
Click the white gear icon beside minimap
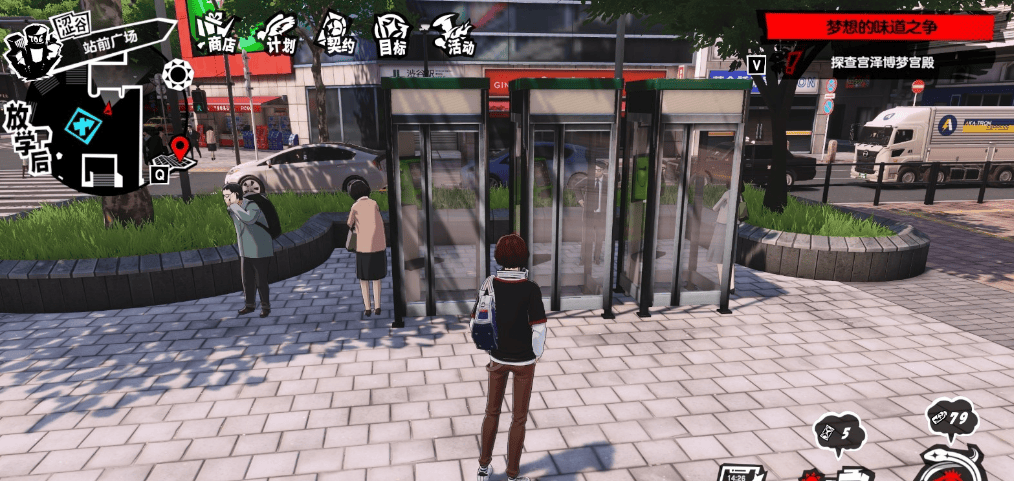[x=178, y=72]
